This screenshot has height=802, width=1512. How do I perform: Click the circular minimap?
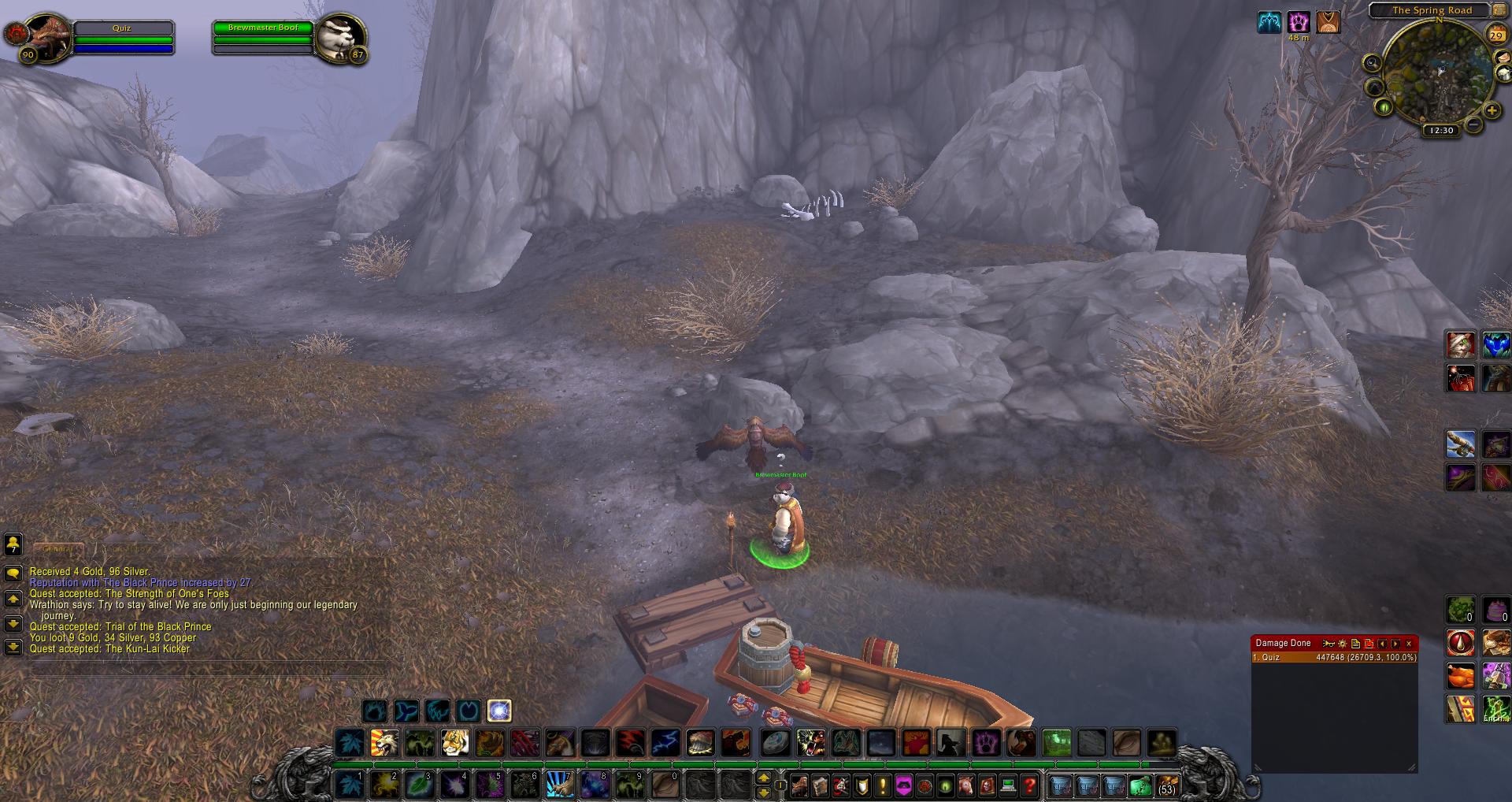[1436, 71]
